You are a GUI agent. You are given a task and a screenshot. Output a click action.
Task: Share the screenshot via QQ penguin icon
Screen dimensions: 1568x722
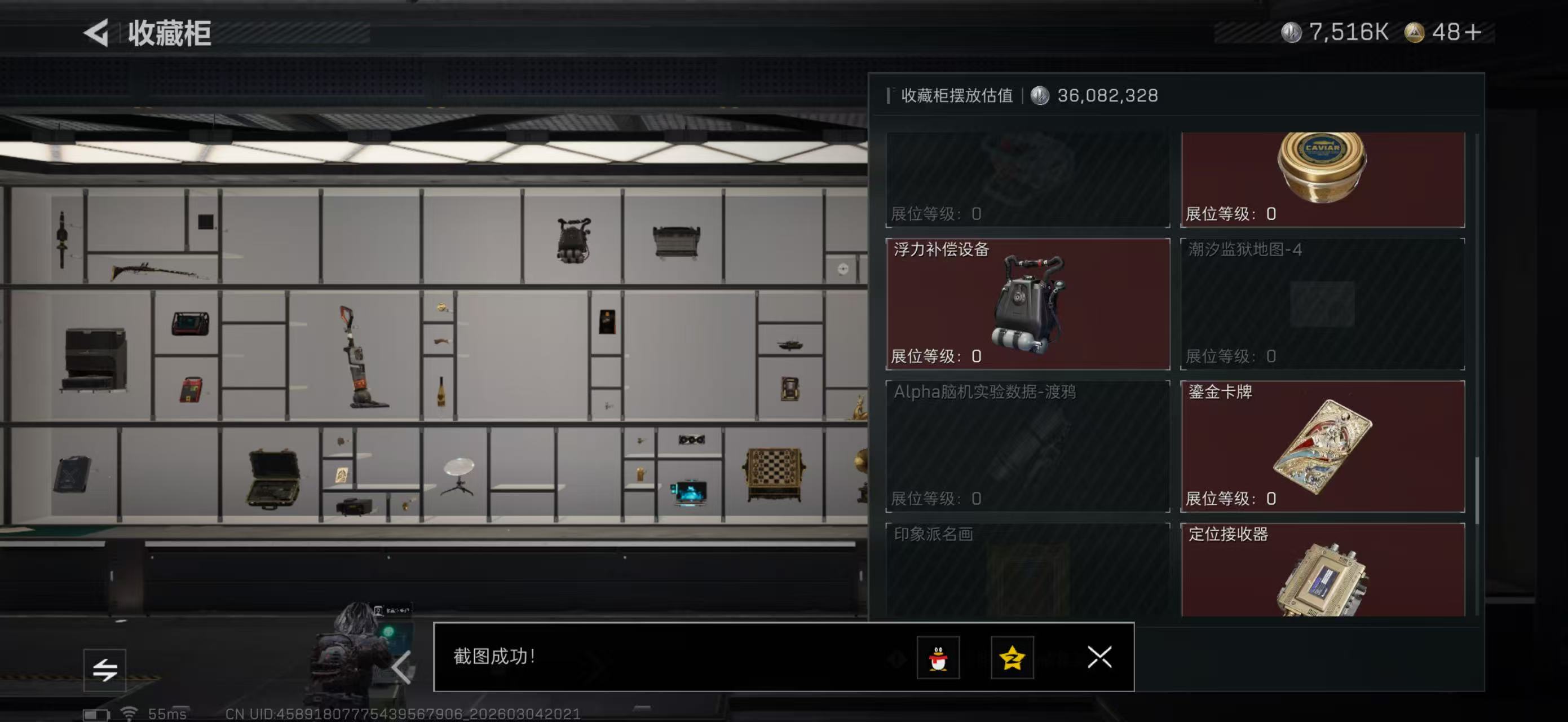[x=938, y=658]
